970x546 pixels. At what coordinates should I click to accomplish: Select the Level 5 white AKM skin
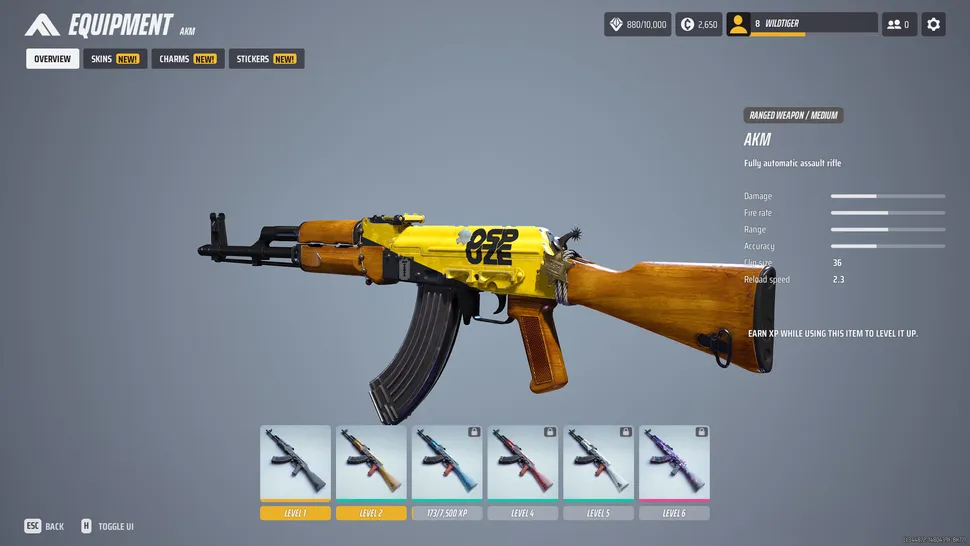[598, 463]
